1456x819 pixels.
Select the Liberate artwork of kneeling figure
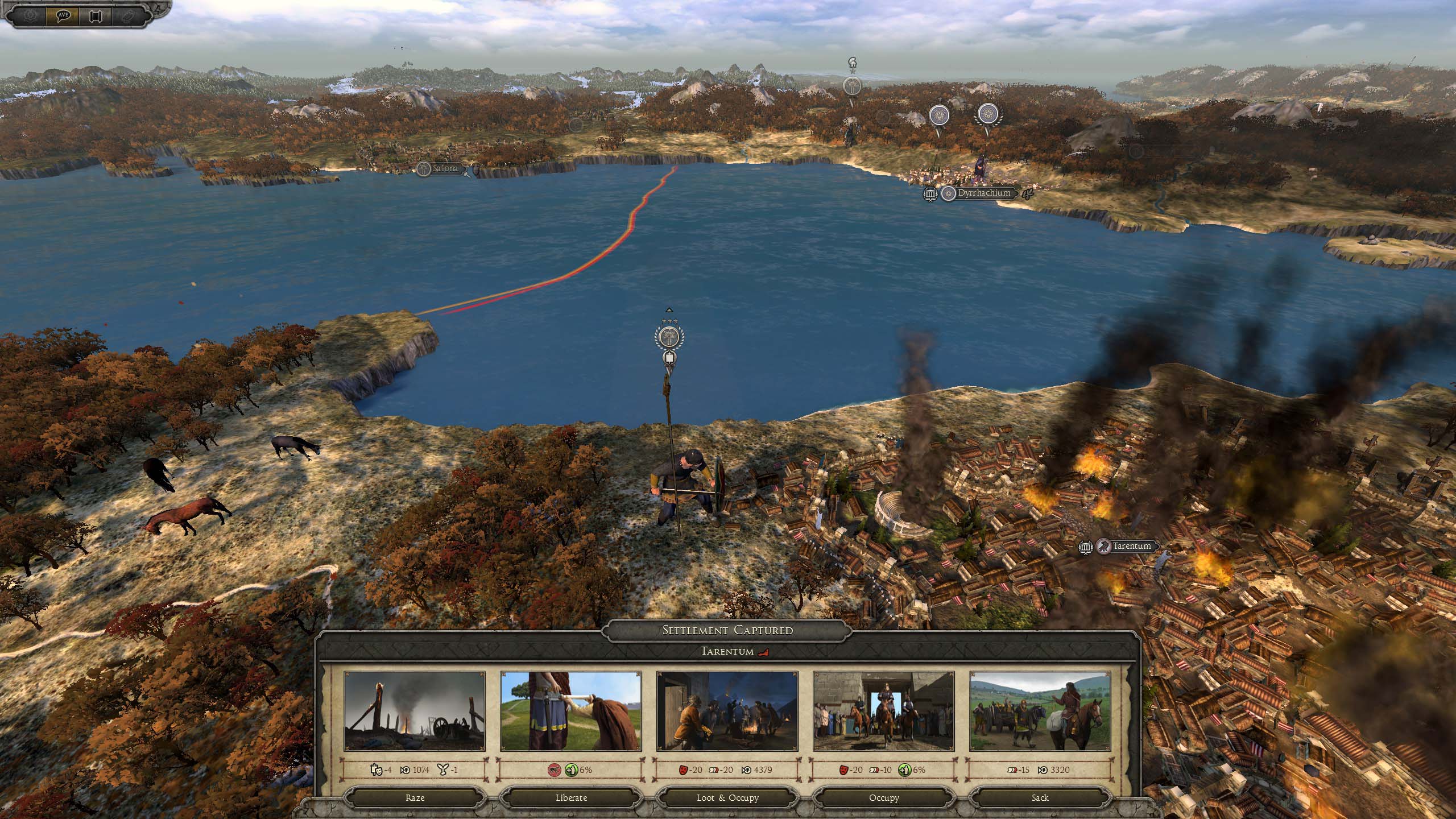pos(571,711)
